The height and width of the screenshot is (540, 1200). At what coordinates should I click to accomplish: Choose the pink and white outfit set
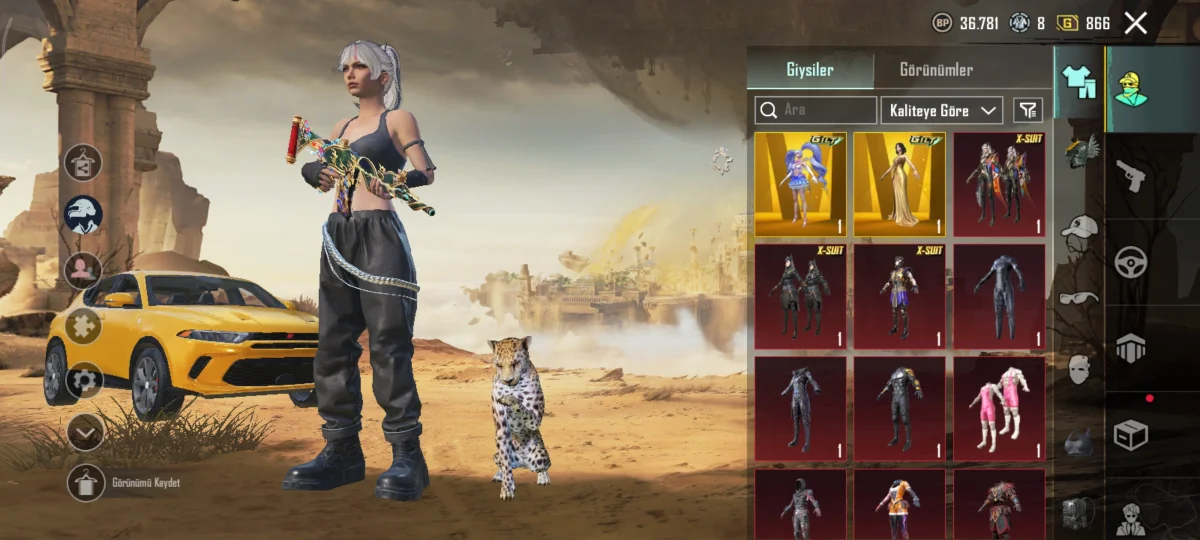tap(998, 408)
